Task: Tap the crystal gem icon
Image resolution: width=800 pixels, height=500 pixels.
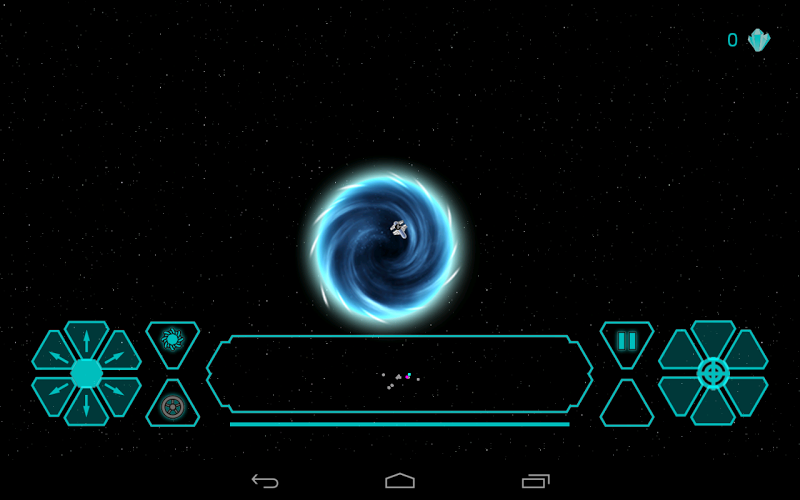Action: coord(759,40)
